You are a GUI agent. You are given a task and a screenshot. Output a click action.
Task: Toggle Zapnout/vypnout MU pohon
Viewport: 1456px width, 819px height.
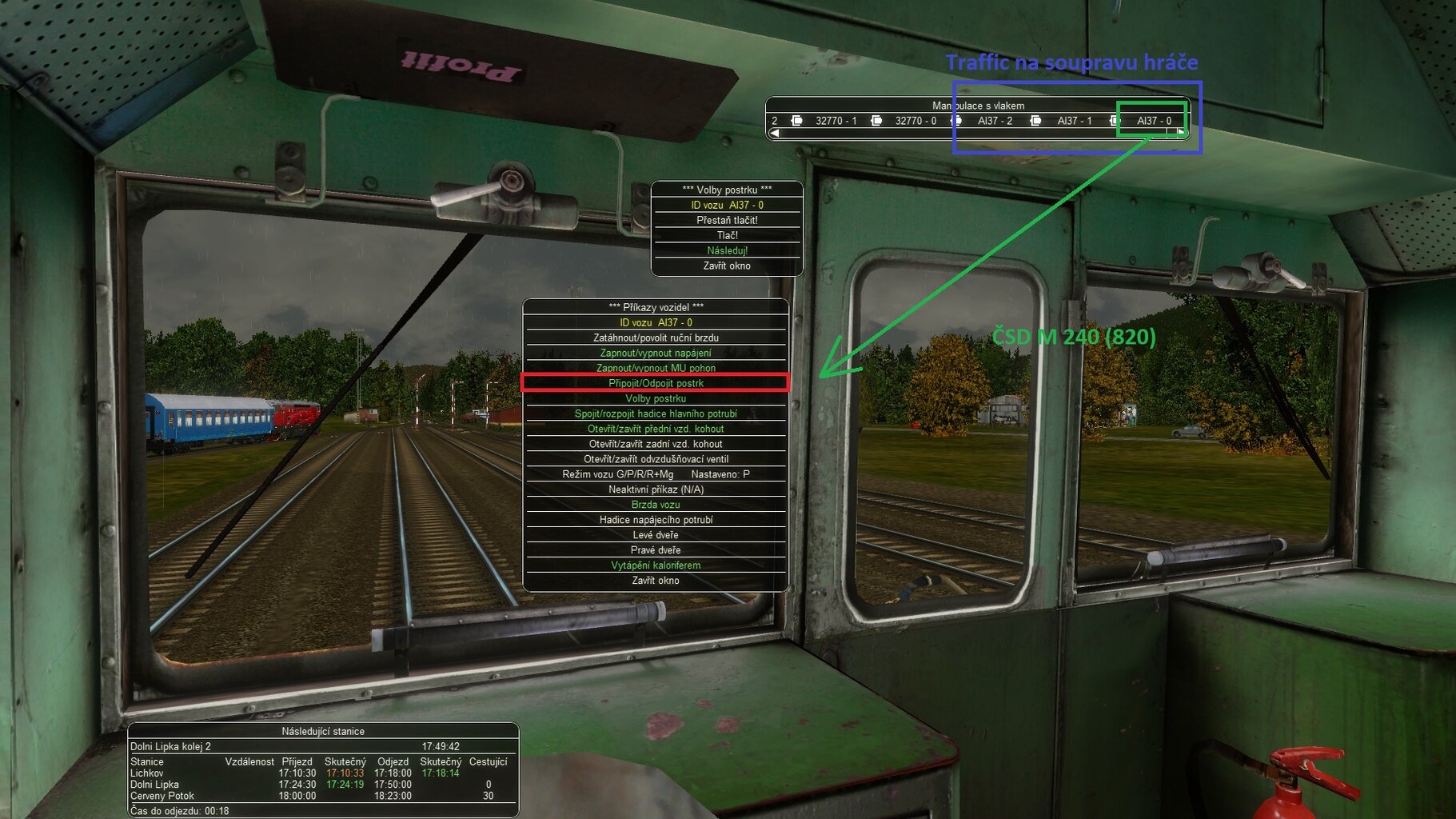pyautogui.click(x=656, y=368)
